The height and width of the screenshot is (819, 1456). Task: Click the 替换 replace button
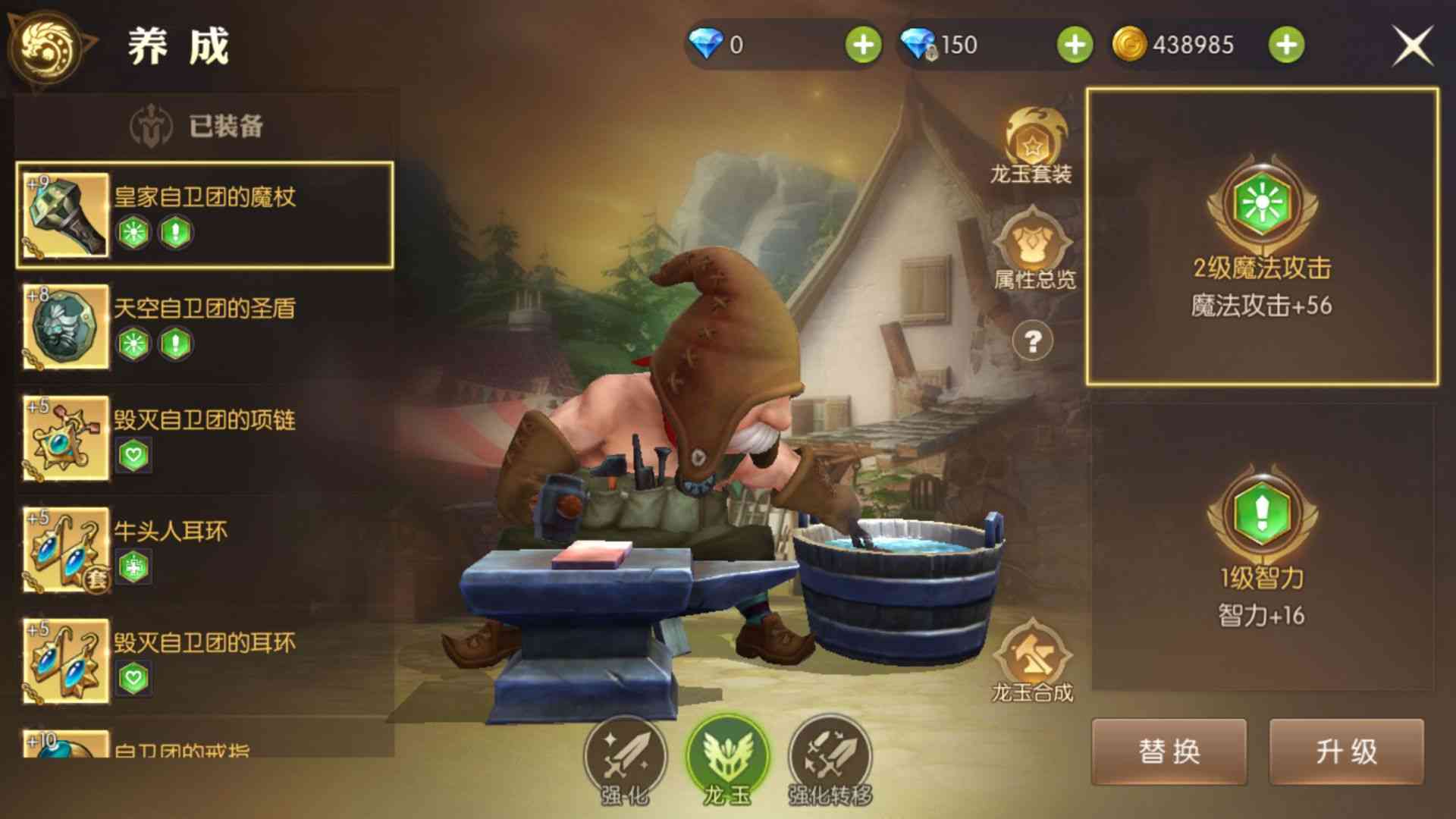pos(1169,752)
